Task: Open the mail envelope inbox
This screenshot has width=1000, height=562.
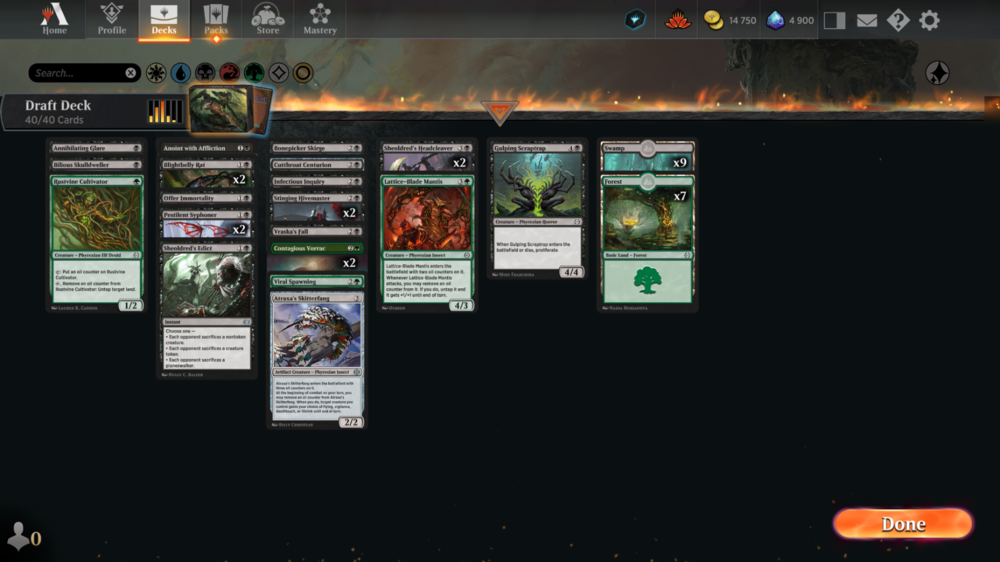Action: tap(866, 20)
